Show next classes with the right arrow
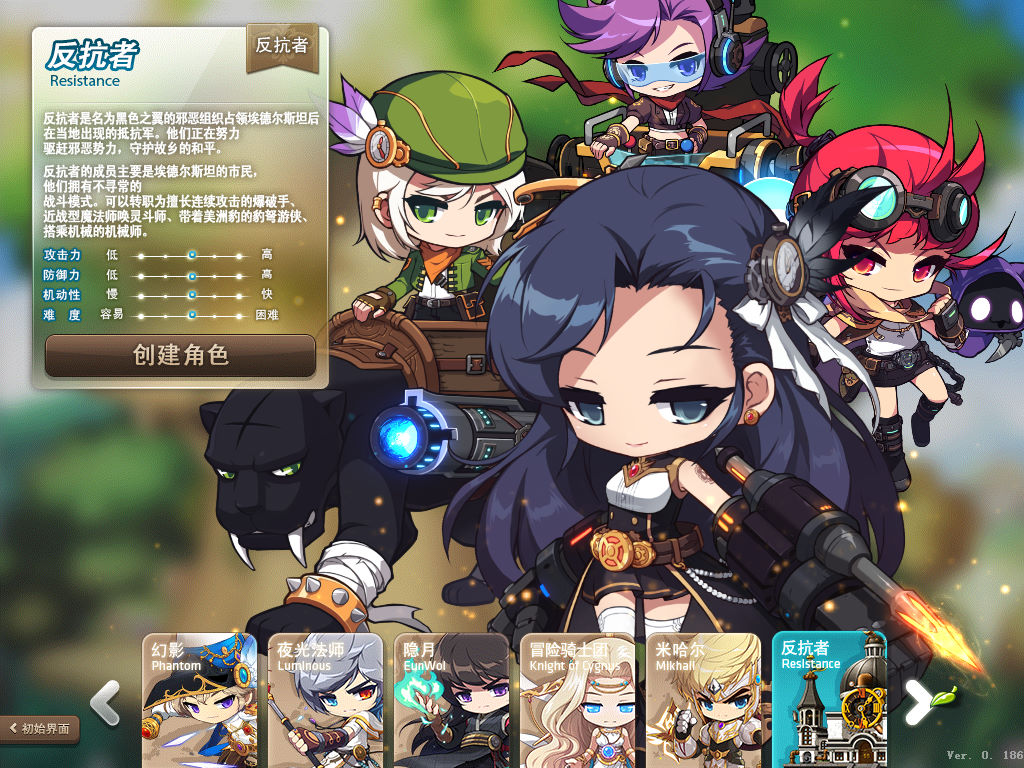The height and width of the screenshot is (768, 1024). tap(918, 703)
